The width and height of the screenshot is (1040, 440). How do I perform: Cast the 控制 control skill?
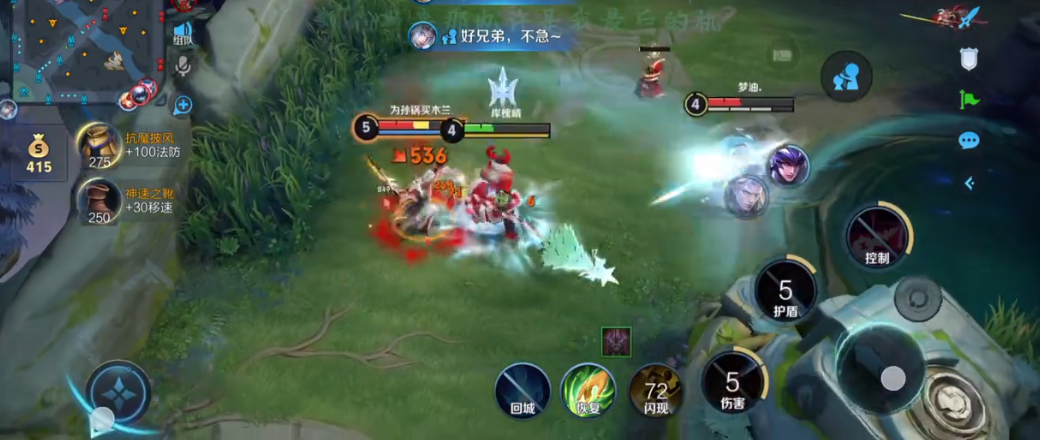pos(877,236)
